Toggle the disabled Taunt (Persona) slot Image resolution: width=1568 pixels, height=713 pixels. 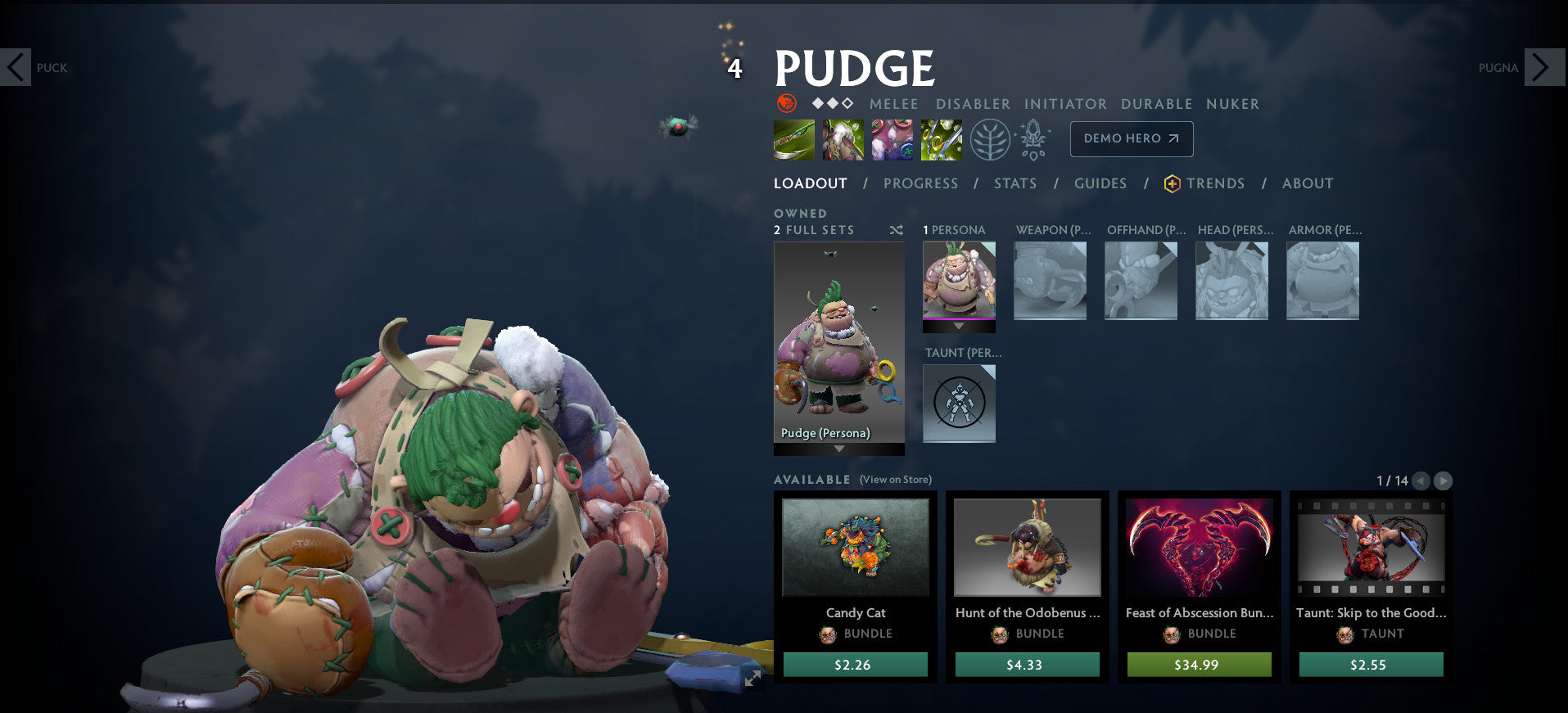point(959,403)
